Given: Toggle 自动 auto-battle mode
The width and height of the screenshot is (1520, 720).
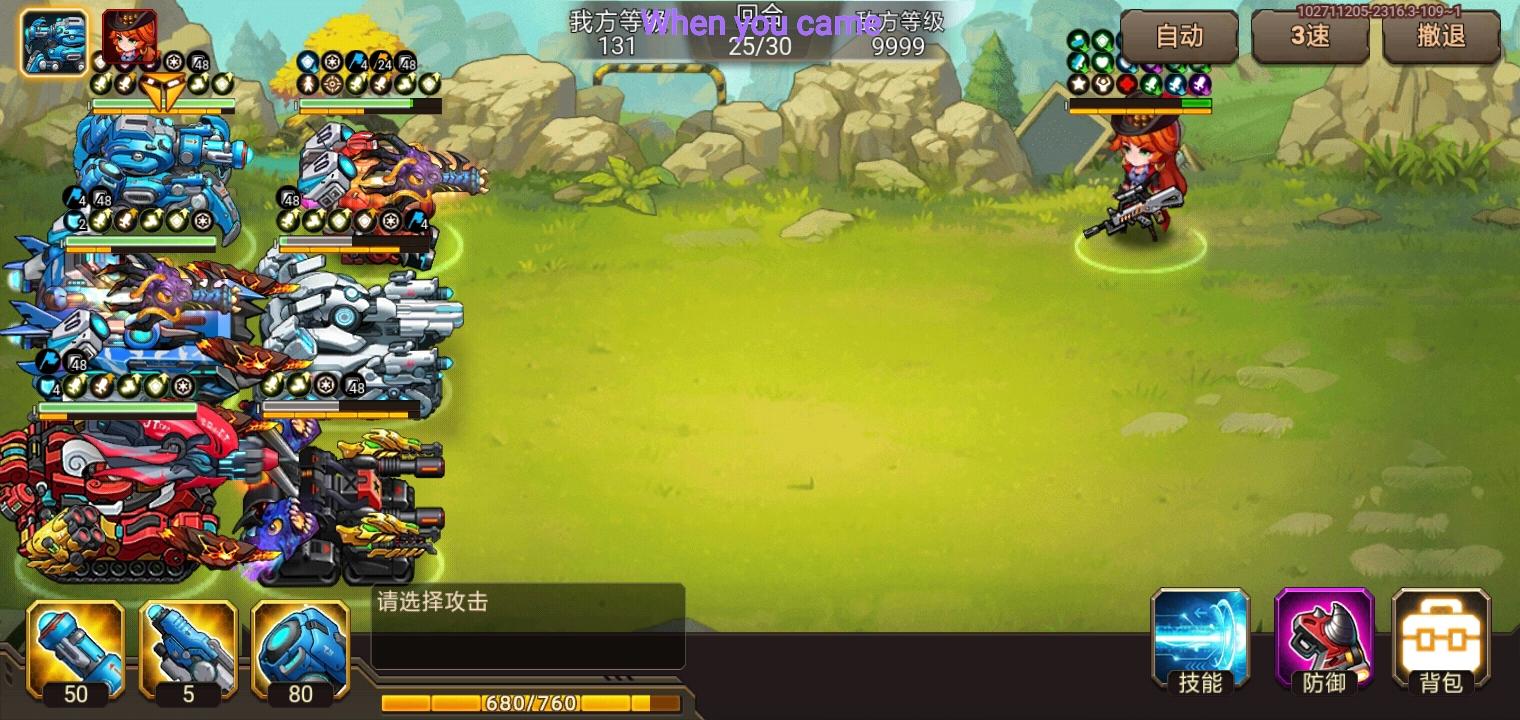Looking at the screenshot, I should pyautogui.click(x=1181, y=37).
